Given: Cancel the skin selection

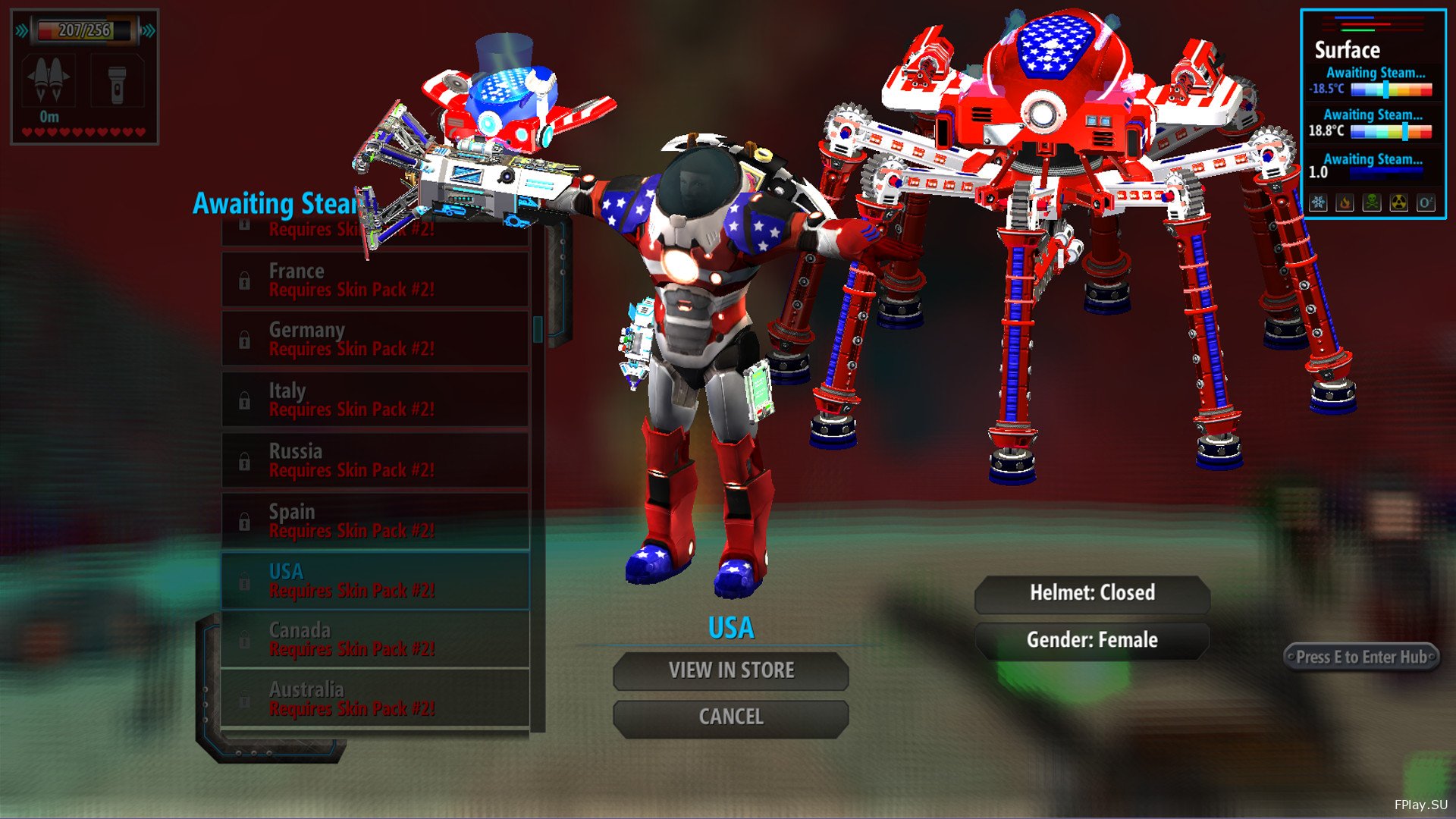Looking at the screenshot, I should coord(730,717).
